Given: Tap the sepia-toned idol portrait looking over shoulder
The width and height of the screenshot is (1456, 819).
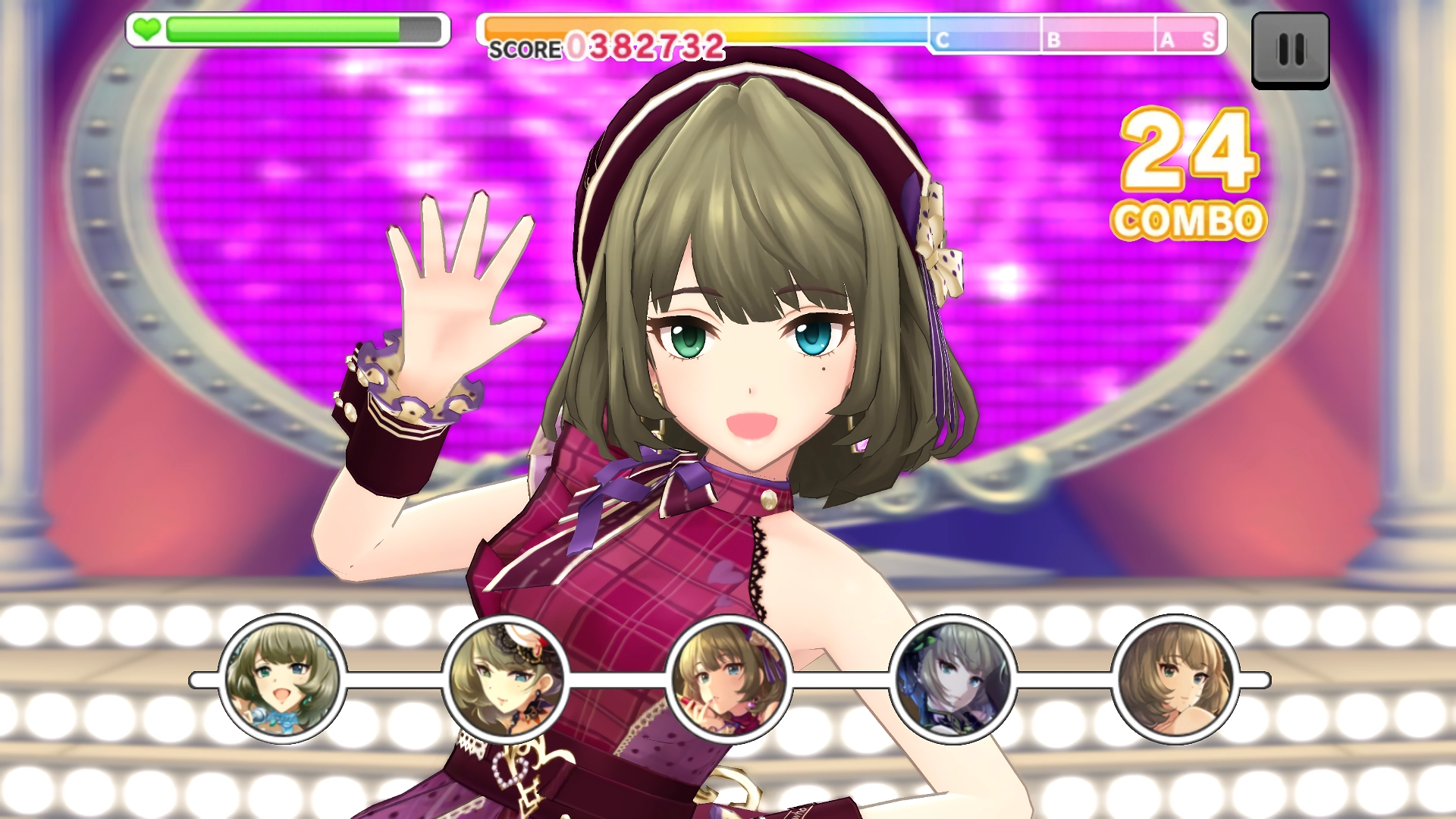Looking at the screenshot, I should [1175, 679].
